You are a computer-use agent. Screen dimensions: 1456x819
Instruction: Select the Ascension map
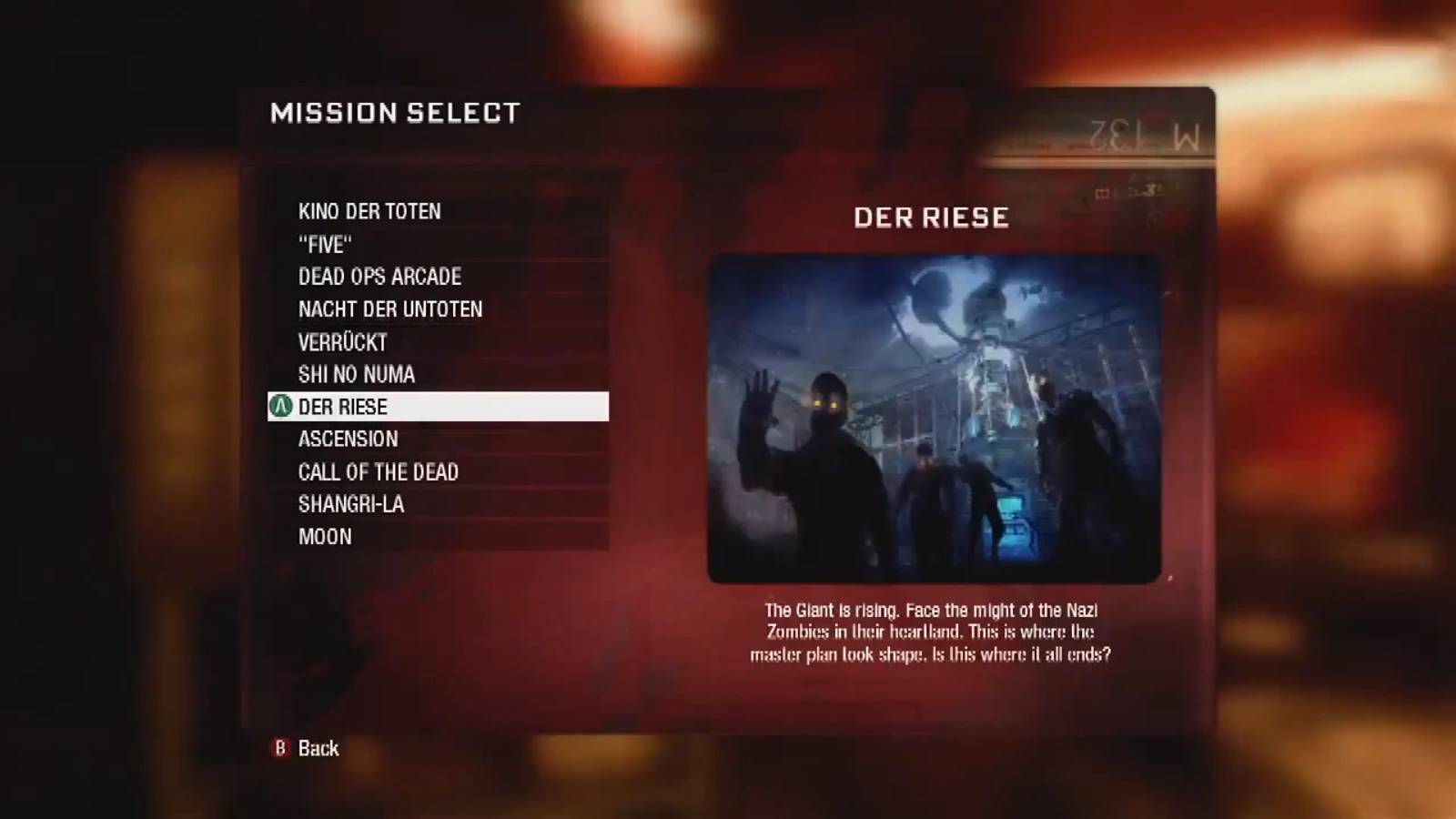coord(349,440)
